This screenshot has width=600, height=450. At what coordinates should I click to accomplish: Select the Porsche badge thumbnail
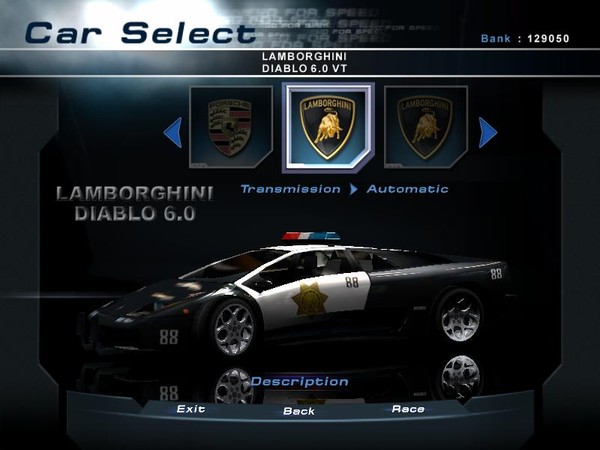pyautogui.click(x=231, y=128)
